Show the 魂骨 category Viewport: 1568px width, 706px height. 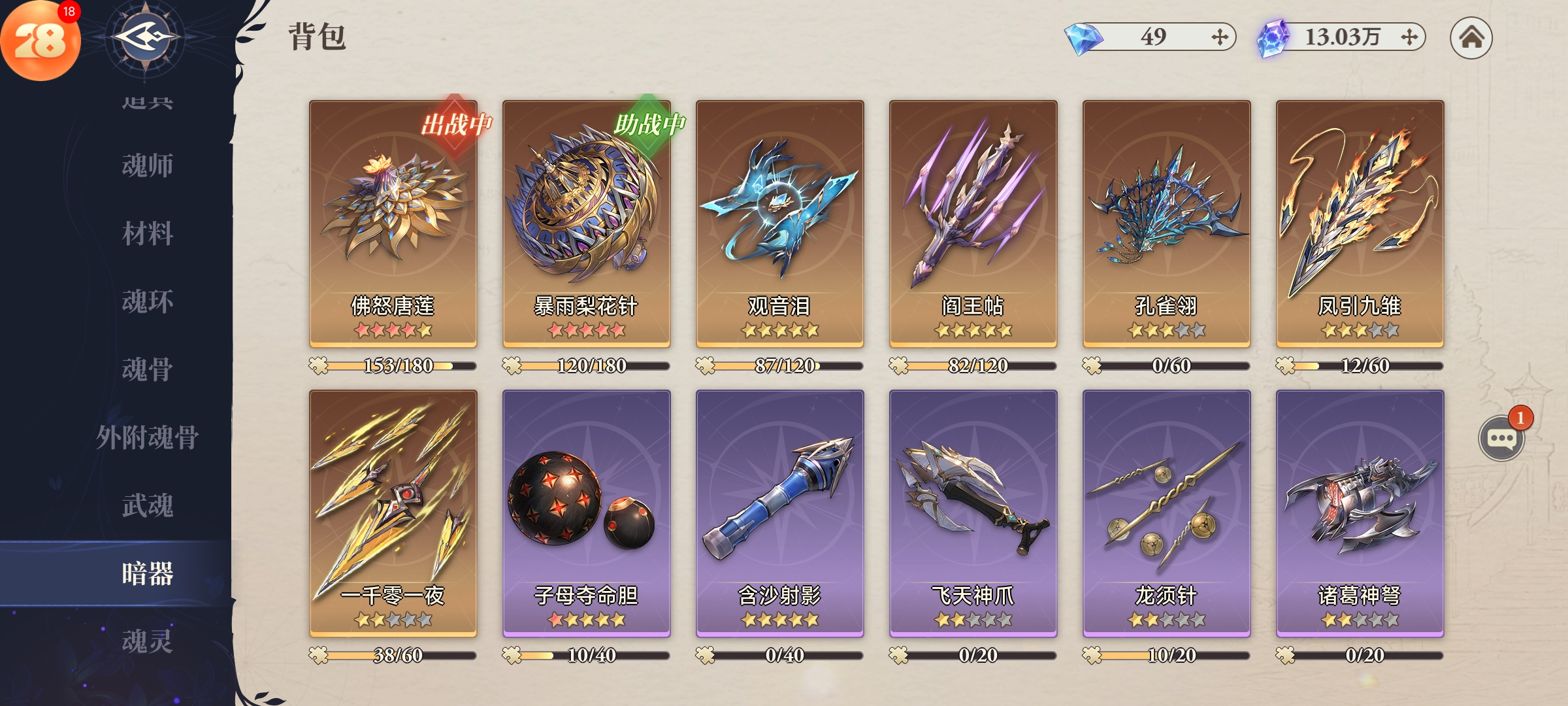(148, 369)
